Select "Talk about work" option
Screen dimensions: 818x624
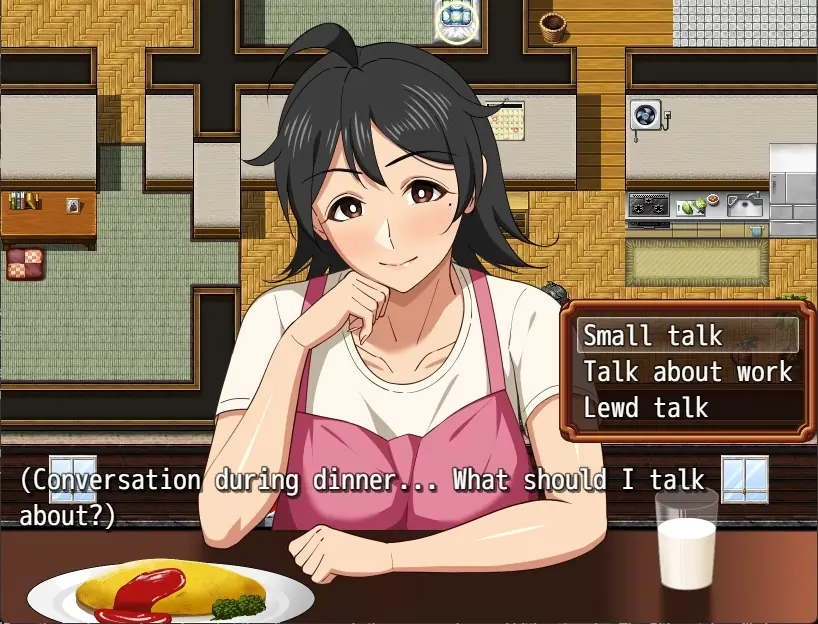[687, 372]
